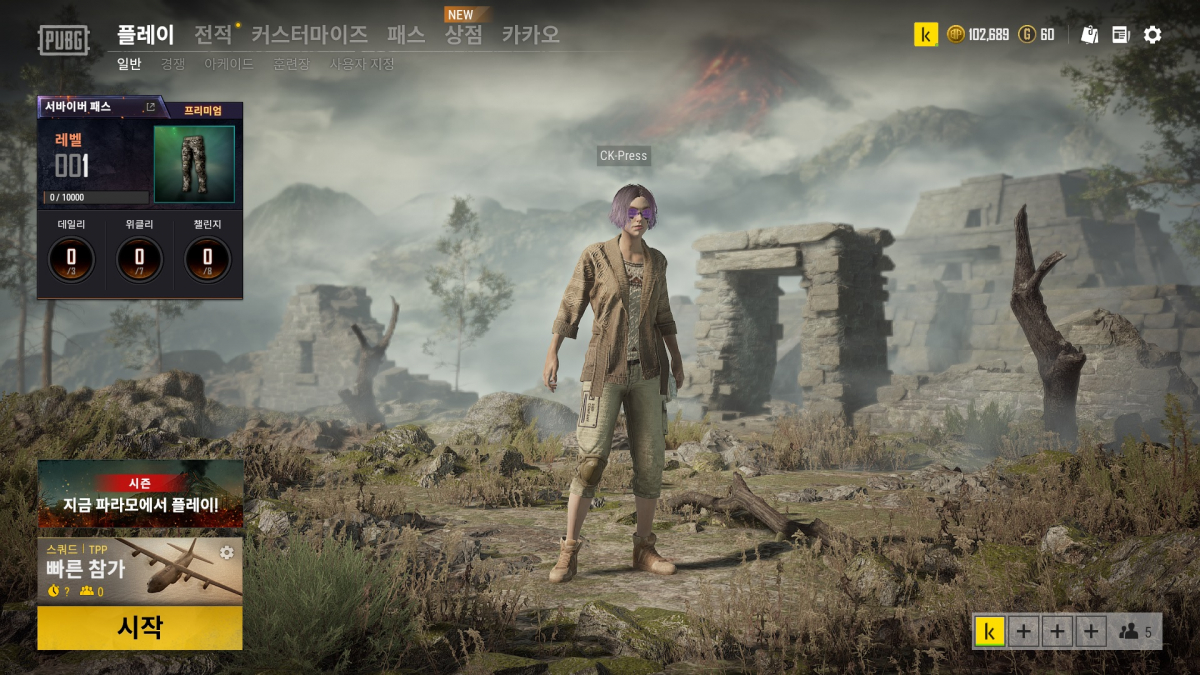
Task: Switch to 아케이드 arcade mode
Action: (x=228, y=64)
